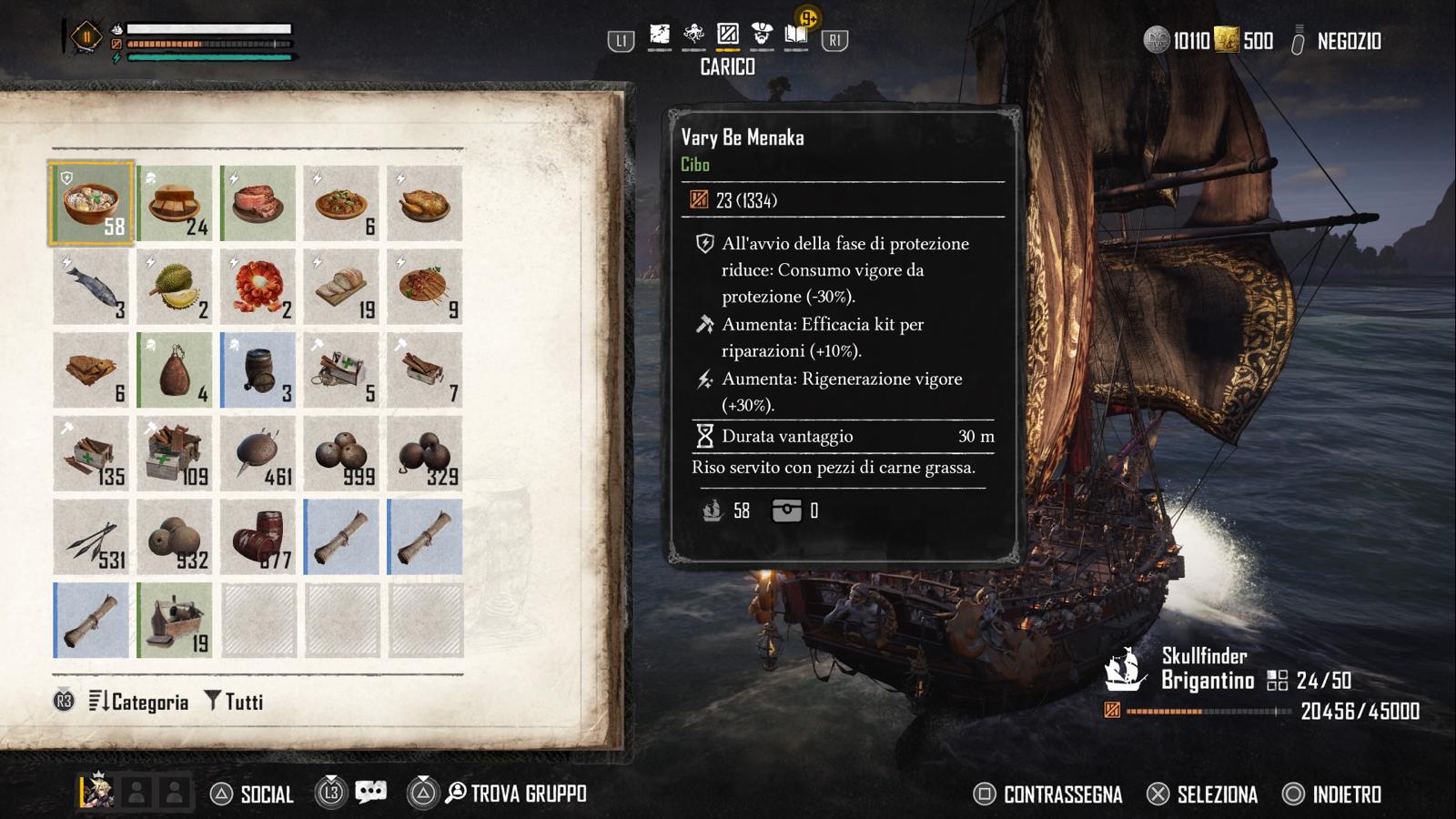Choose the wooden toolbox slot with 19
This screenshot has height=819, width=1456.
pos(175,622)
